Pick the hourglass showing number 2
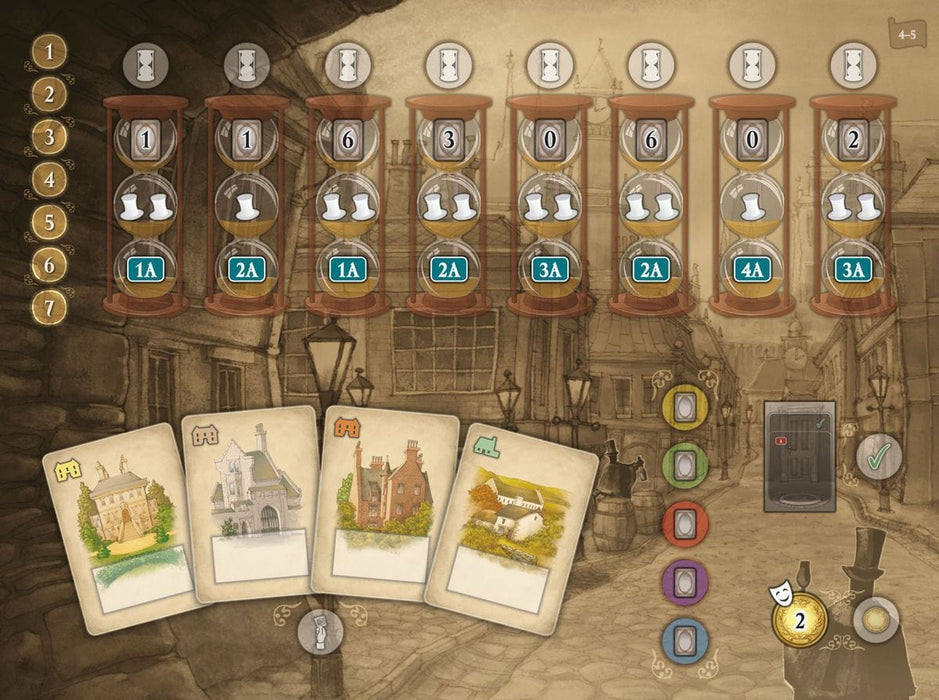 click(x=853, y=205)
